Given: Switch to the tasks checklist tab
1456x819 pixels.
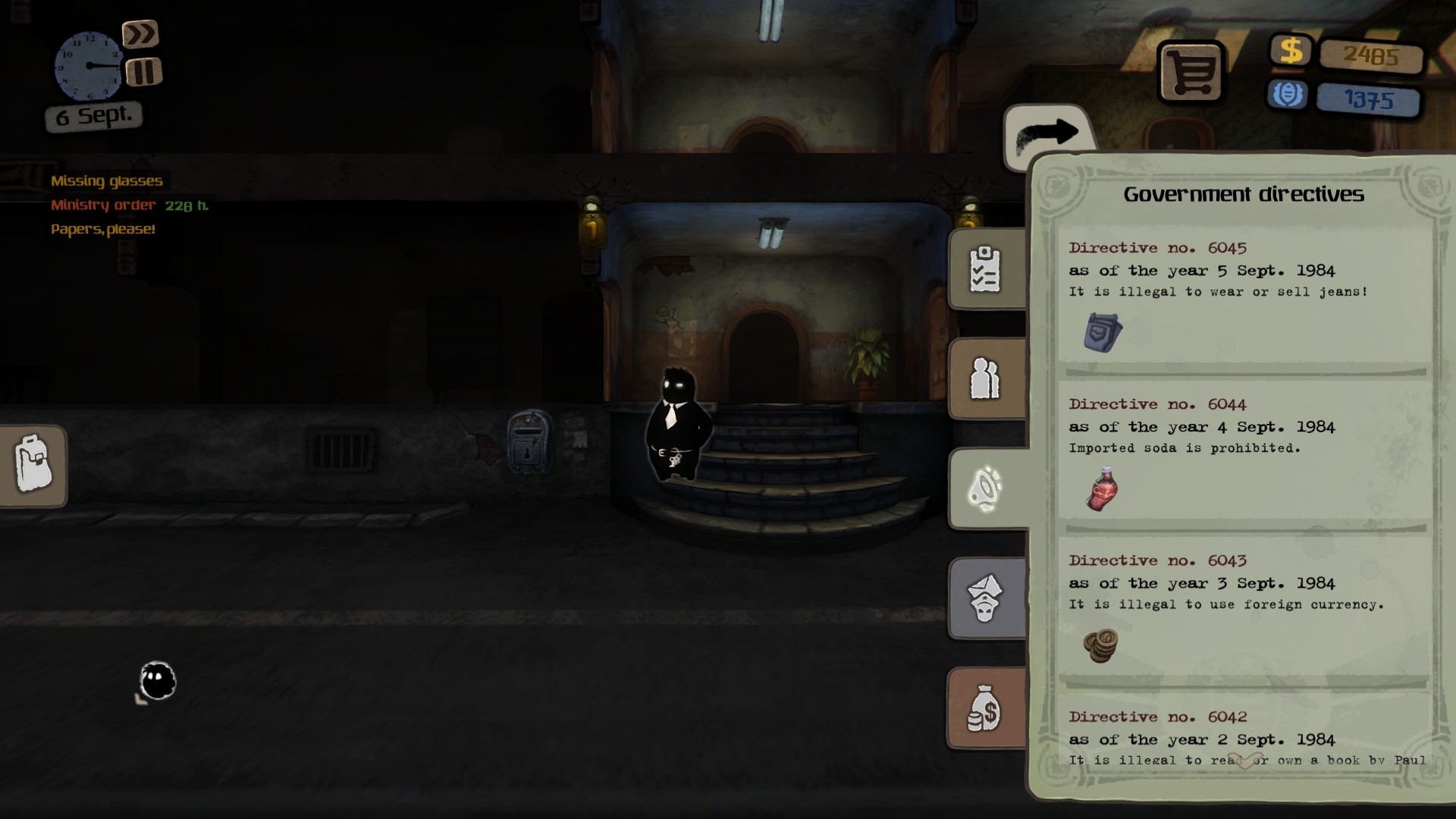Looking at the screenshot, I should point(986,268).
